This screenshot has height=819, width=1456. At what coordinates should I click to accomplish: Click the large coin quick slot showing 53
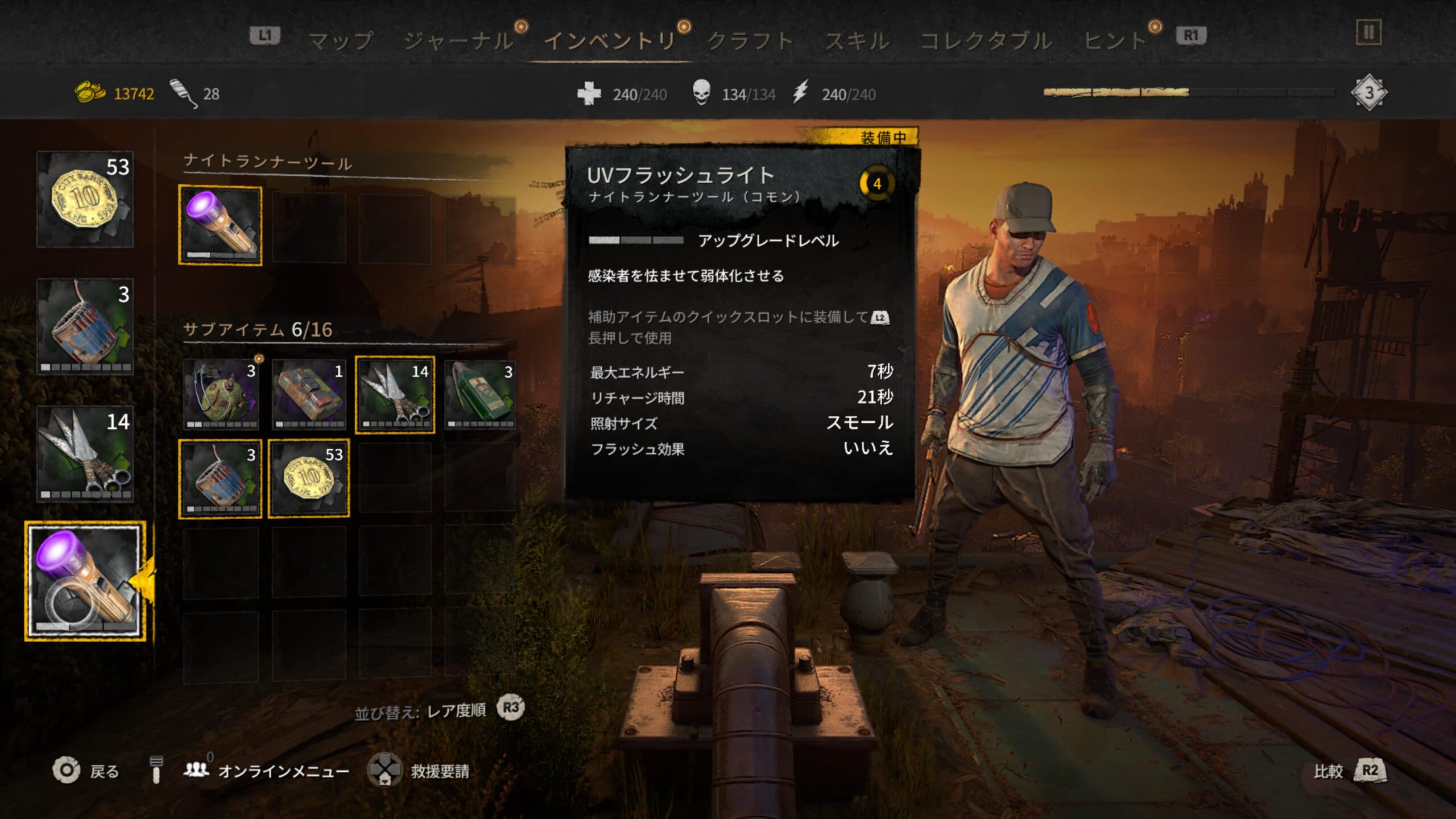(85, 199)
